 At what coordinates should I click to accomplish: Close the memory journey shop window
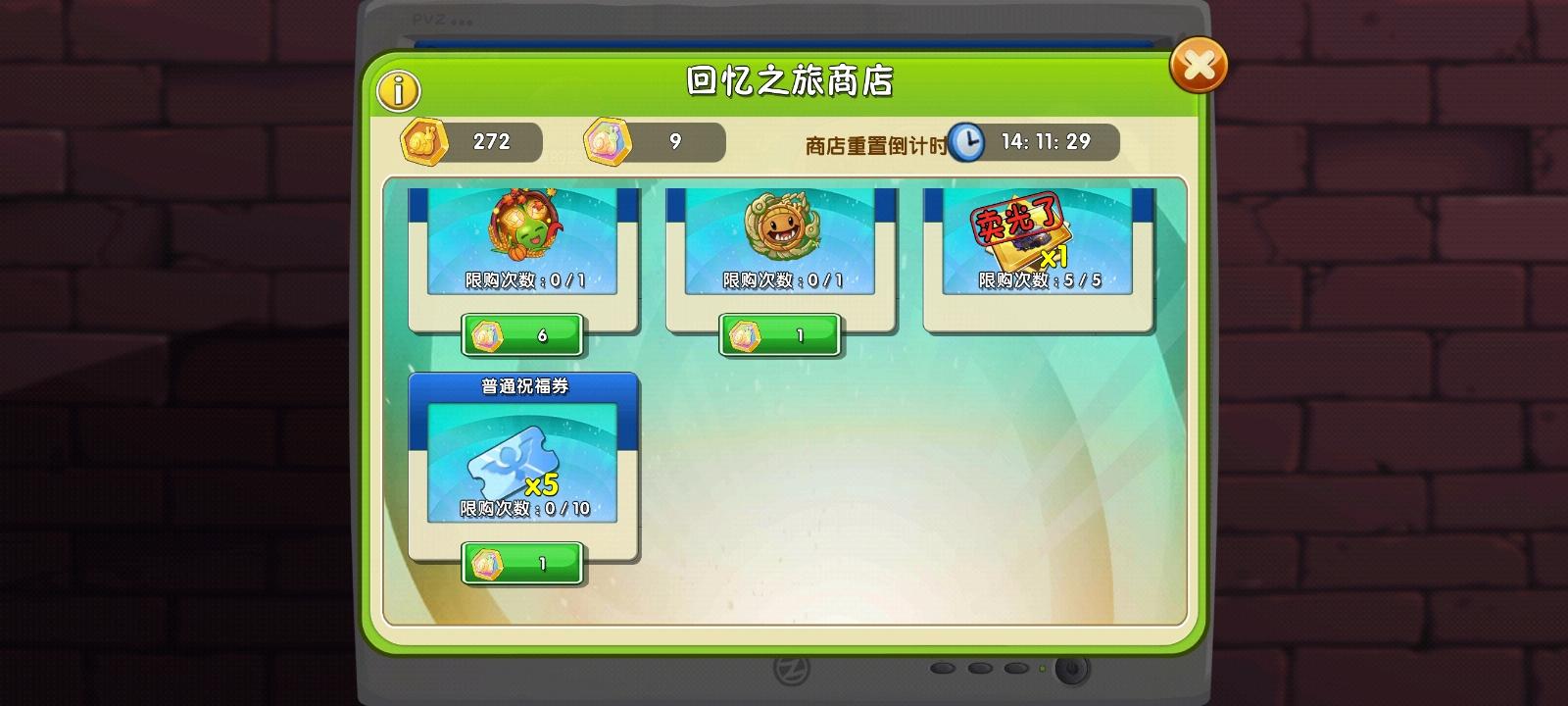(1198, 67)
